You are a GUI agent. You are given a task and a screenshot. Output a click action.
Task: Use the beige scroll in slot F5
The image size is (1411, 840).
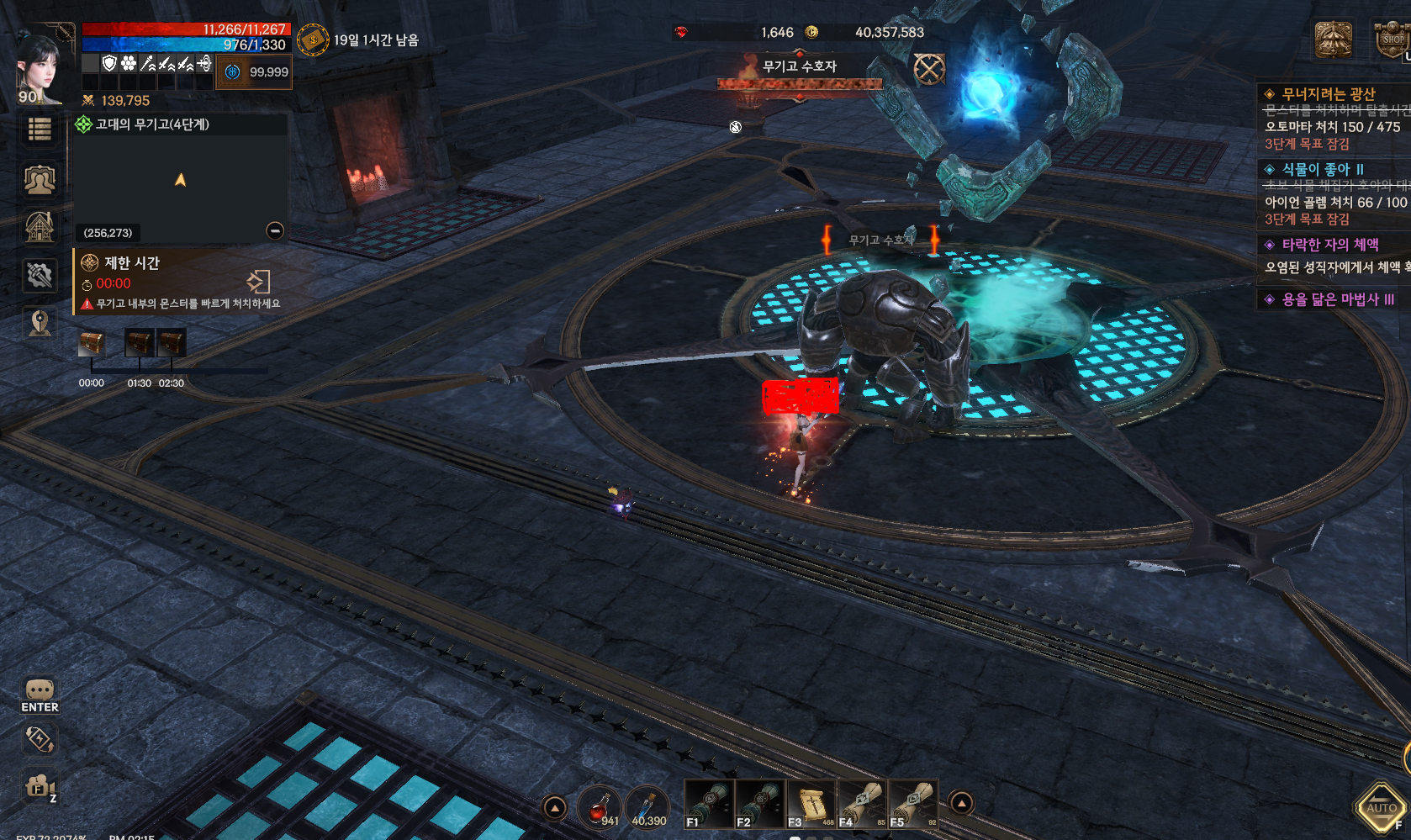[913, 805]
